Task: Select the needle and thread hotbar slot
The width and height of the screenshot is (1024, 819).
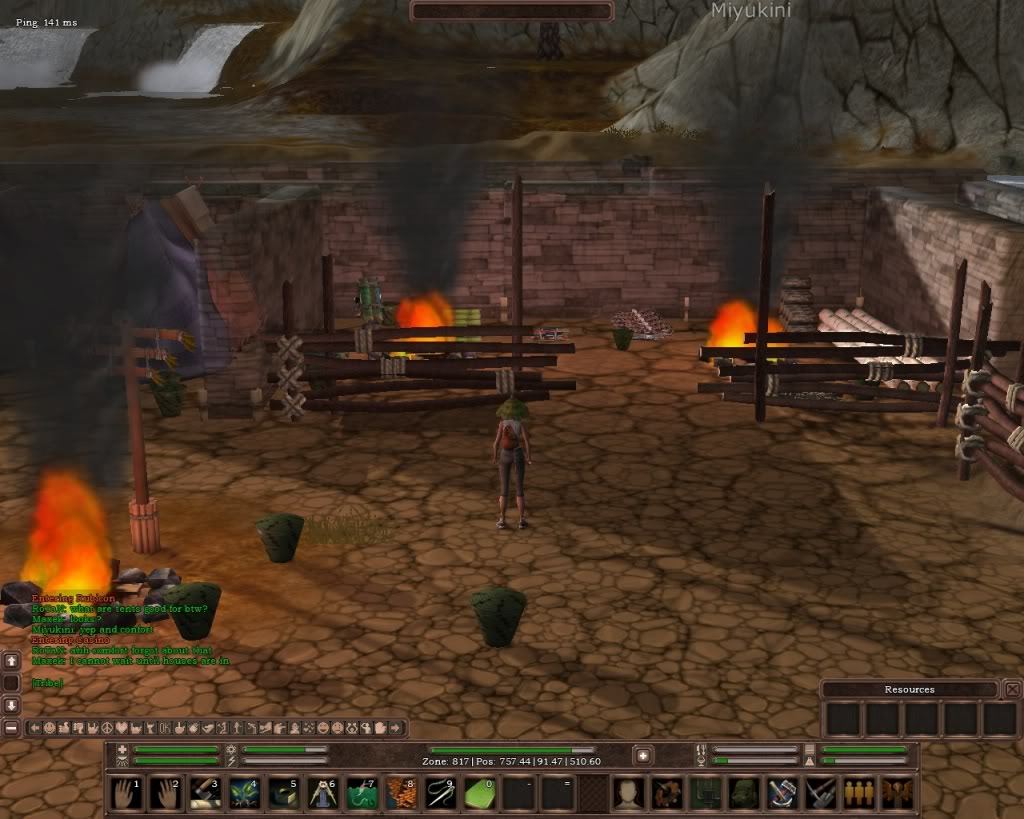Action: coord(440,793)
